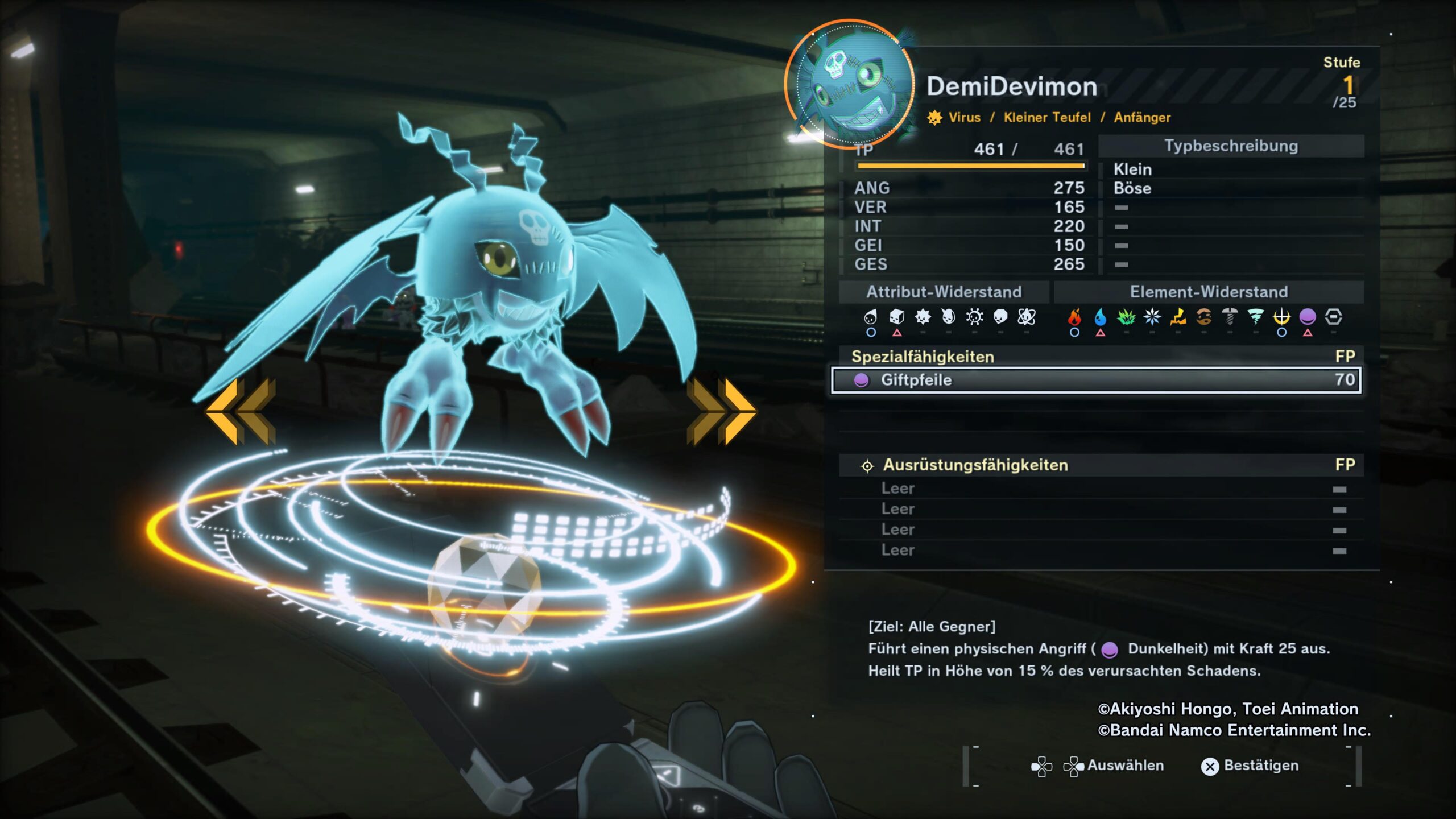Select the purple darkness element resistance icon
The width and height of the screenshot is (1456, 819).
click(x=1308, y=317)
